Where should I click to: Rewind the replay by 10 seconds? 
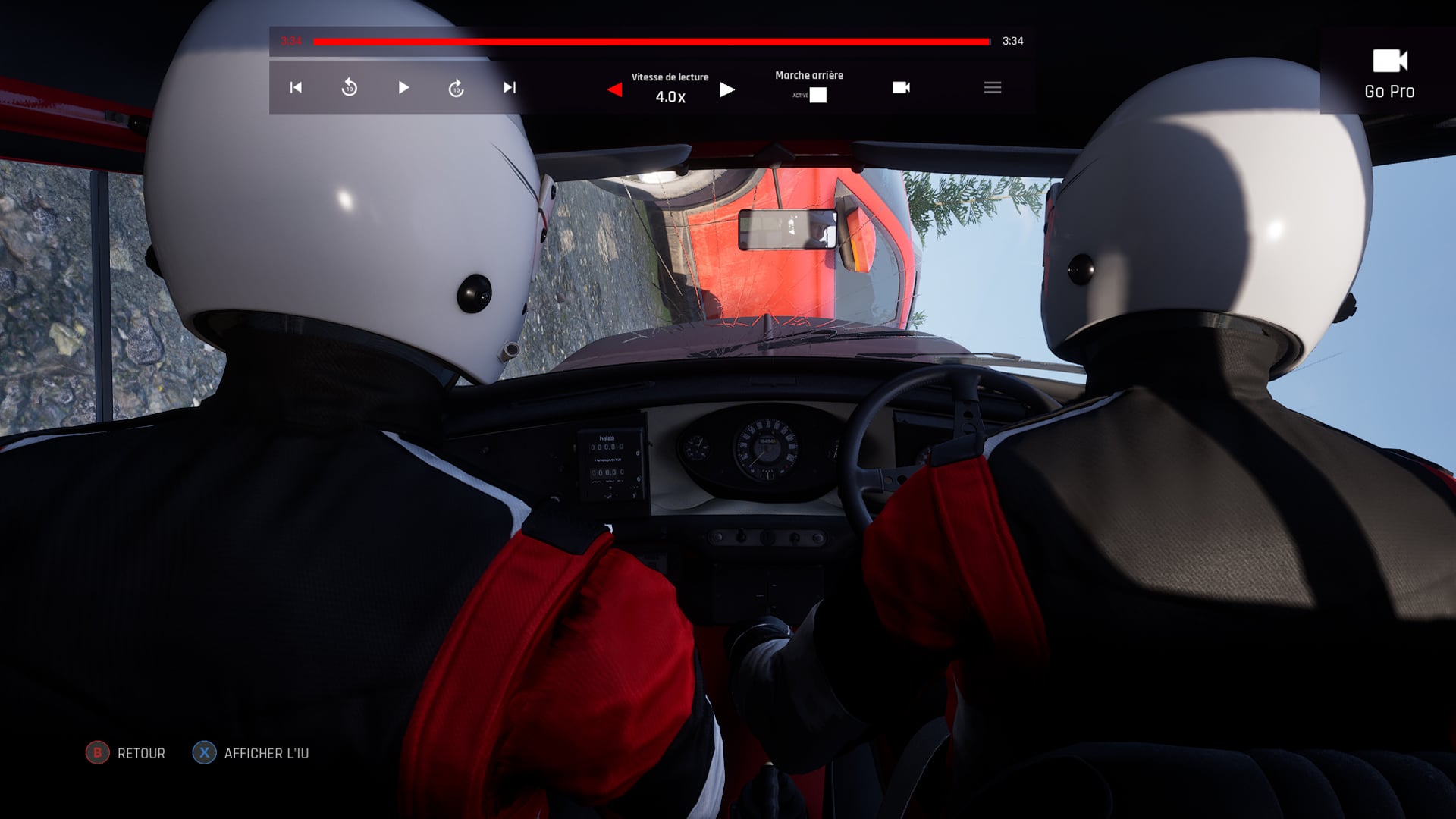pos(350,88)
